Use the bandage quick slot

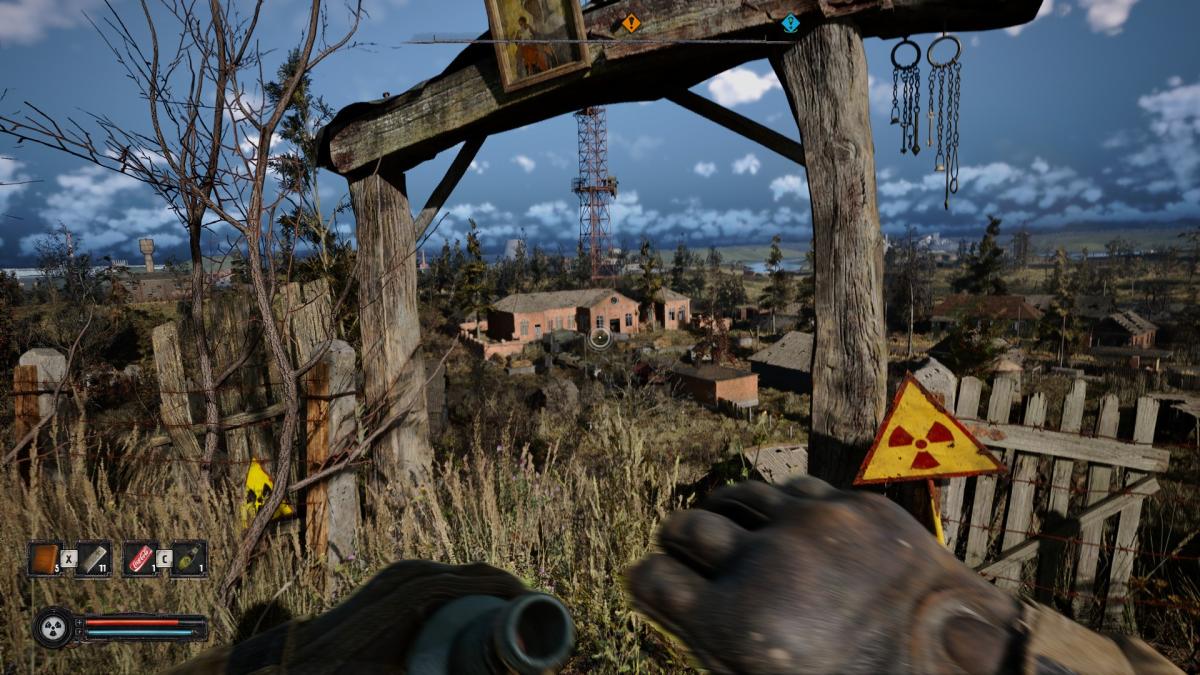(93, 558)
